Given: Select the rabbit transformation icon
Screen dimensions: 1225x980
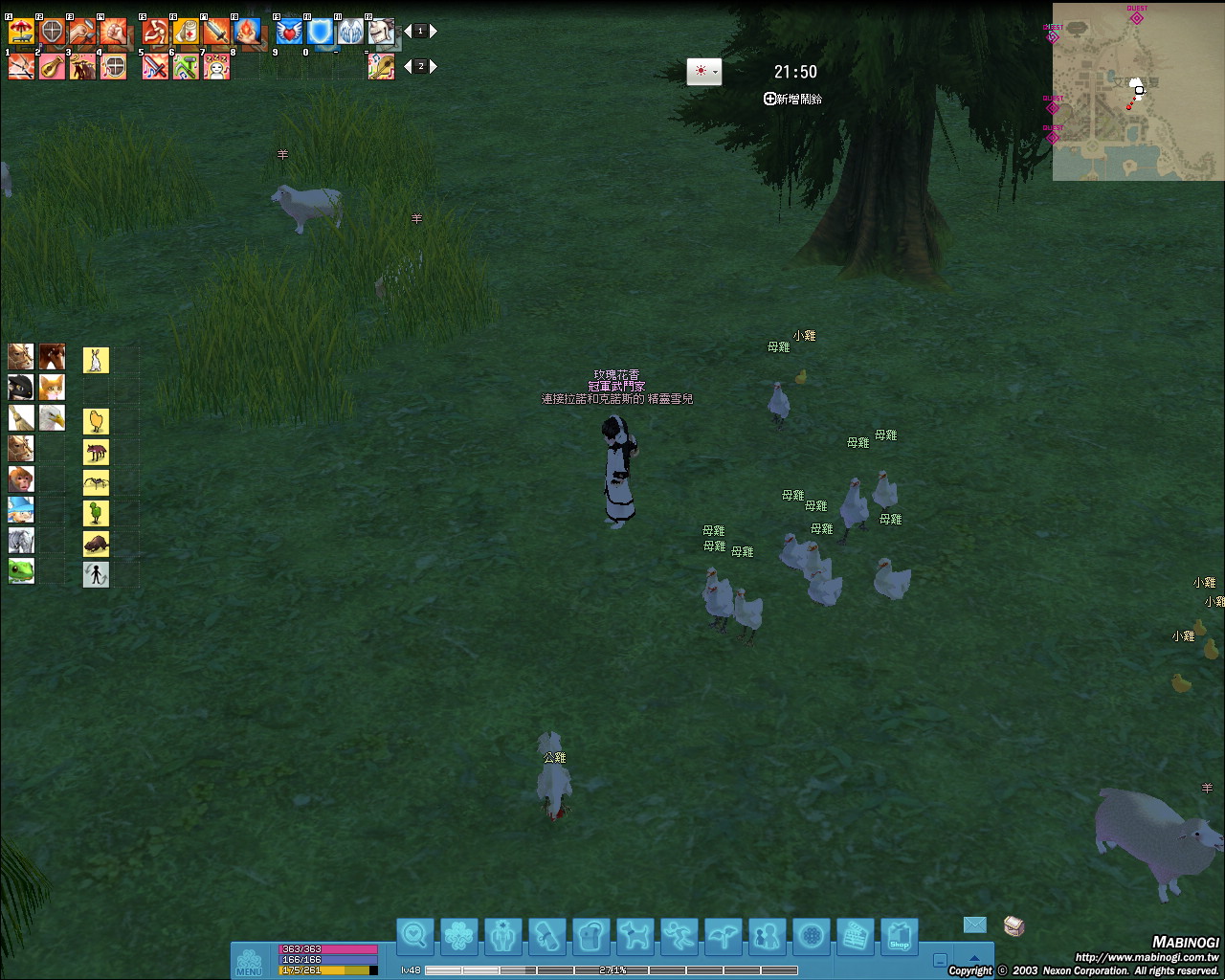Looking at the screenshot, I should pos(96,360).
